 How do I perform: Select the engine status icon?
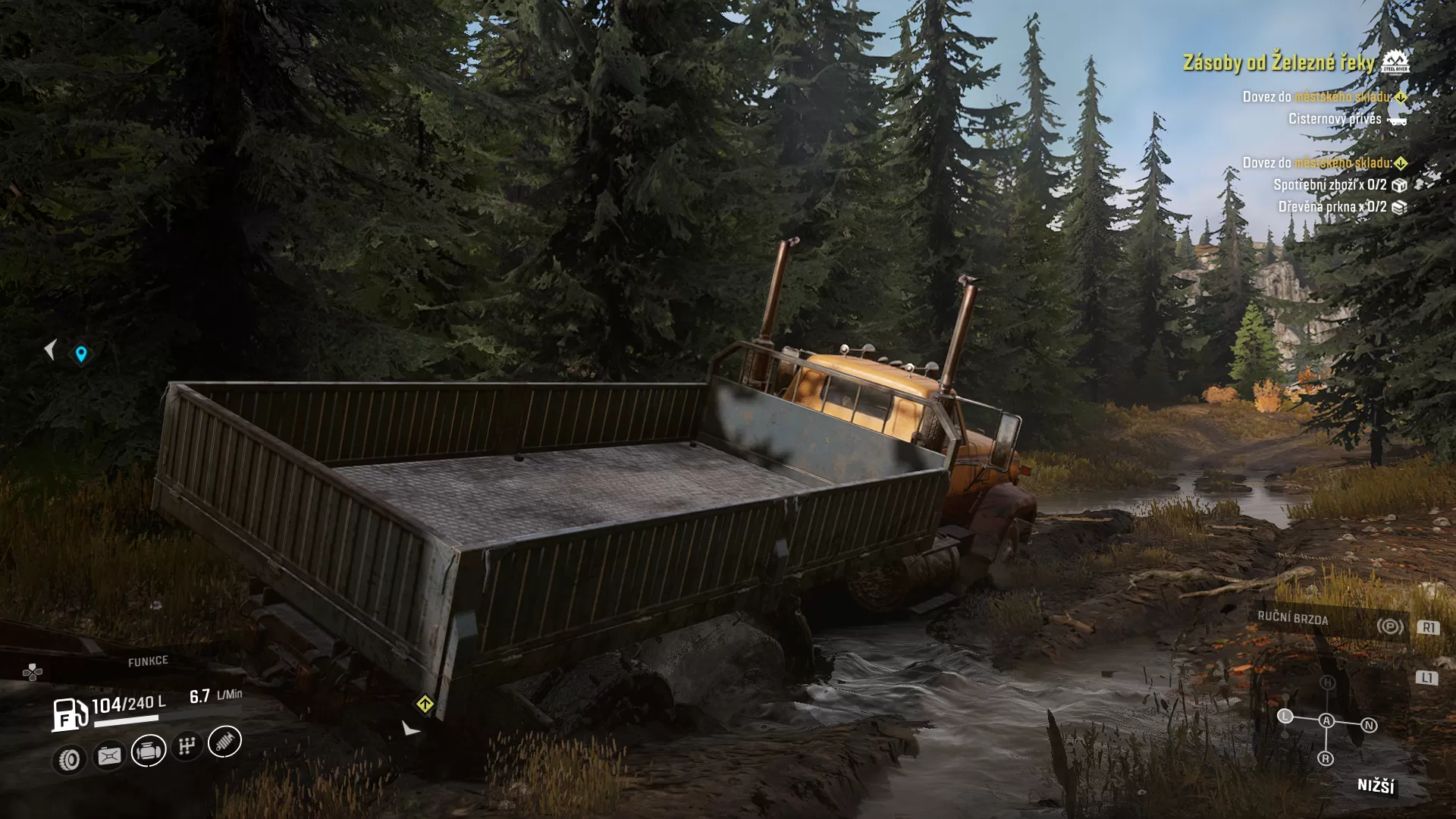pos(149,751)
